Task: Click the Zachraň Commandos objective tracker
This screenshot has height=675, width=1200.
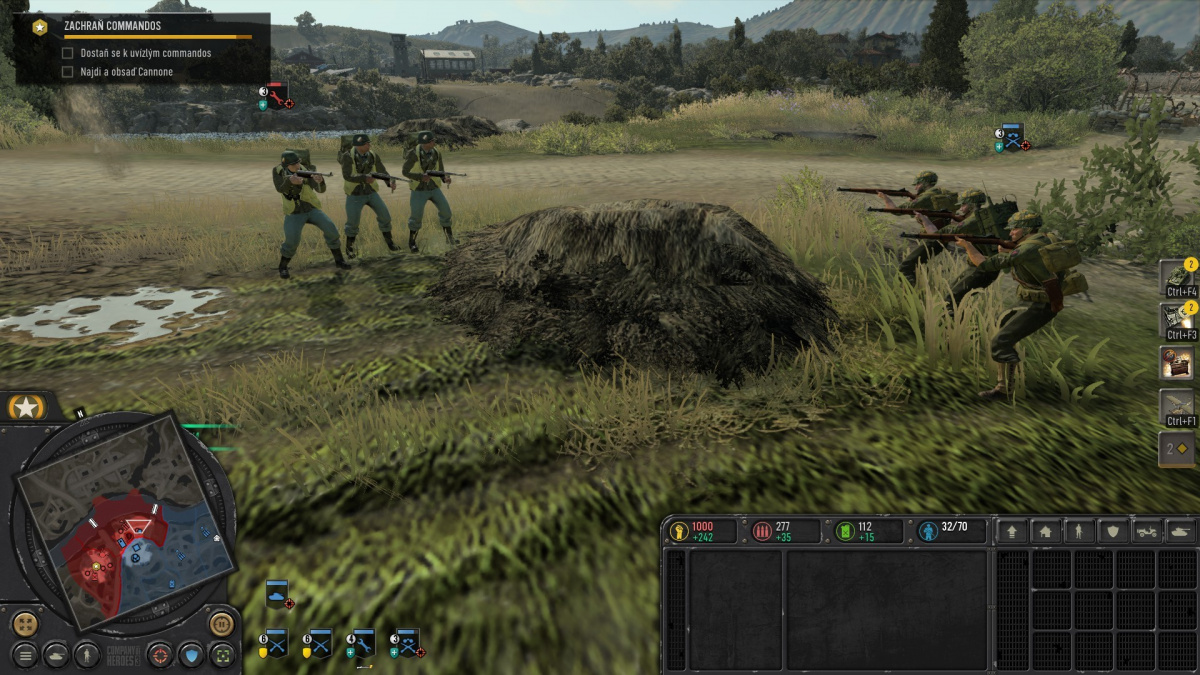Action: (142, 27)
